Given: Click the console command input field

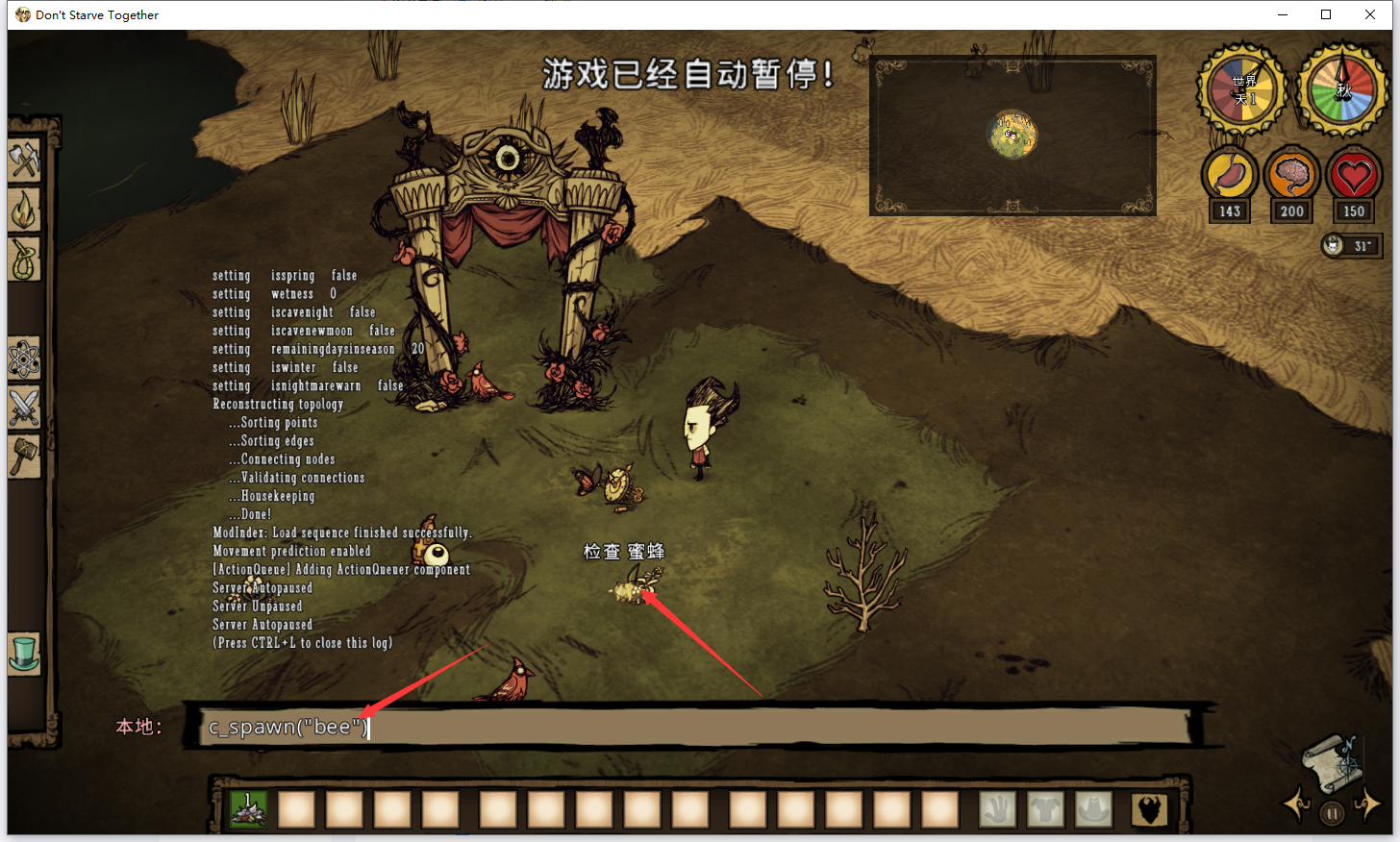Looking at the screenshot, I should pos(692,728).
